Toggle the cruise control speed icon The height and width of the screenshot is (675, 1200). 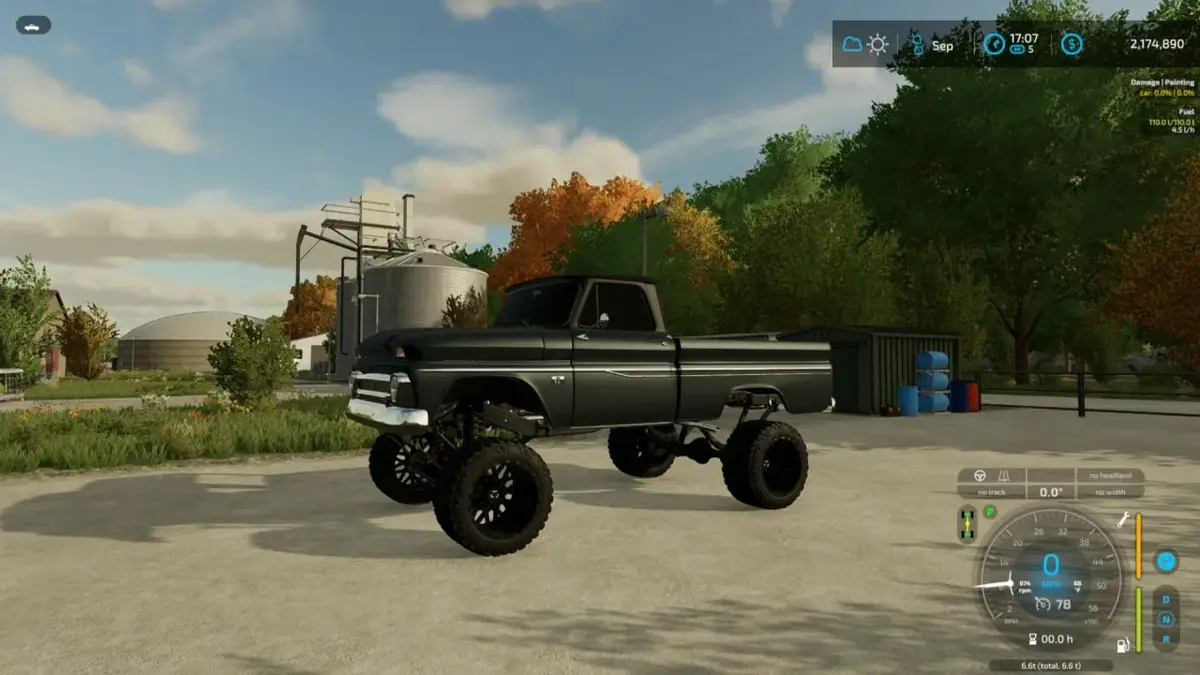click(1042, 603)
